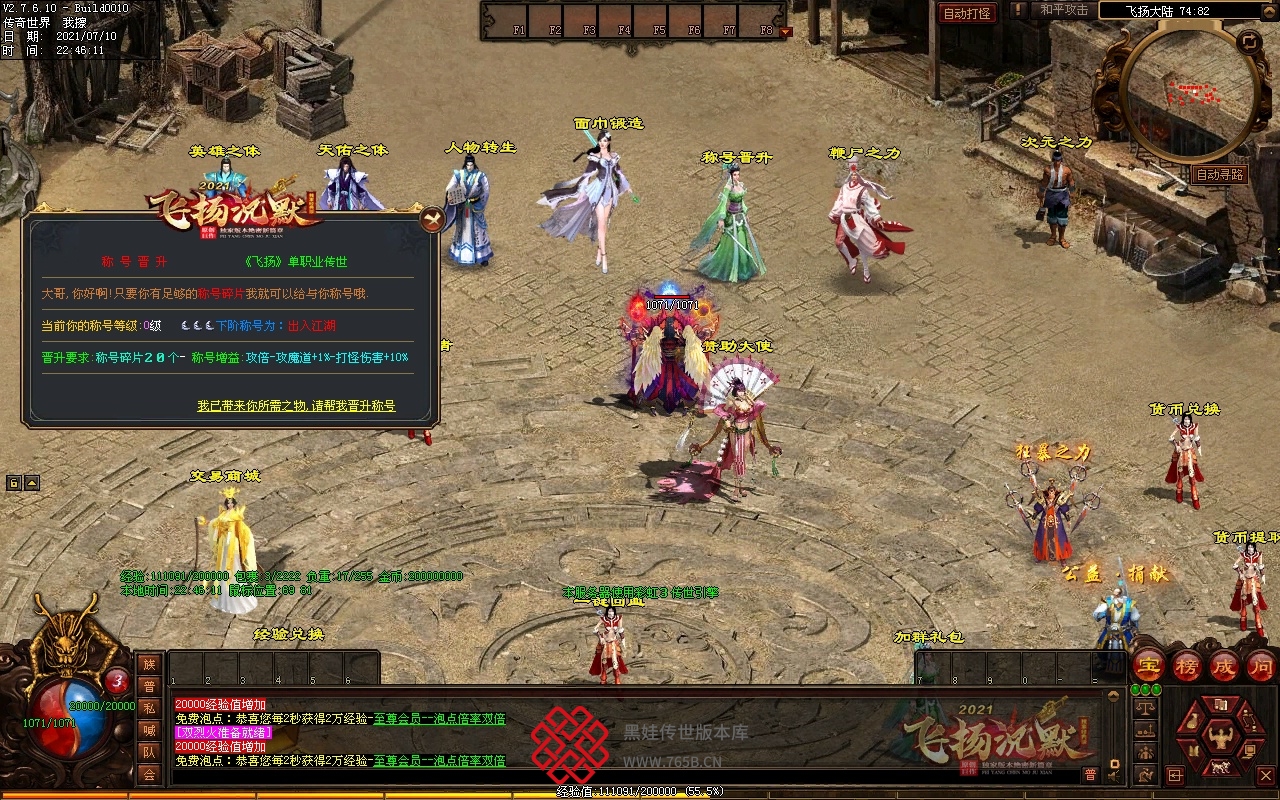Viewport: 1280px width, 800px height.
Task: Click the 至尊会员 link in chat
Action: pos(401,718)
